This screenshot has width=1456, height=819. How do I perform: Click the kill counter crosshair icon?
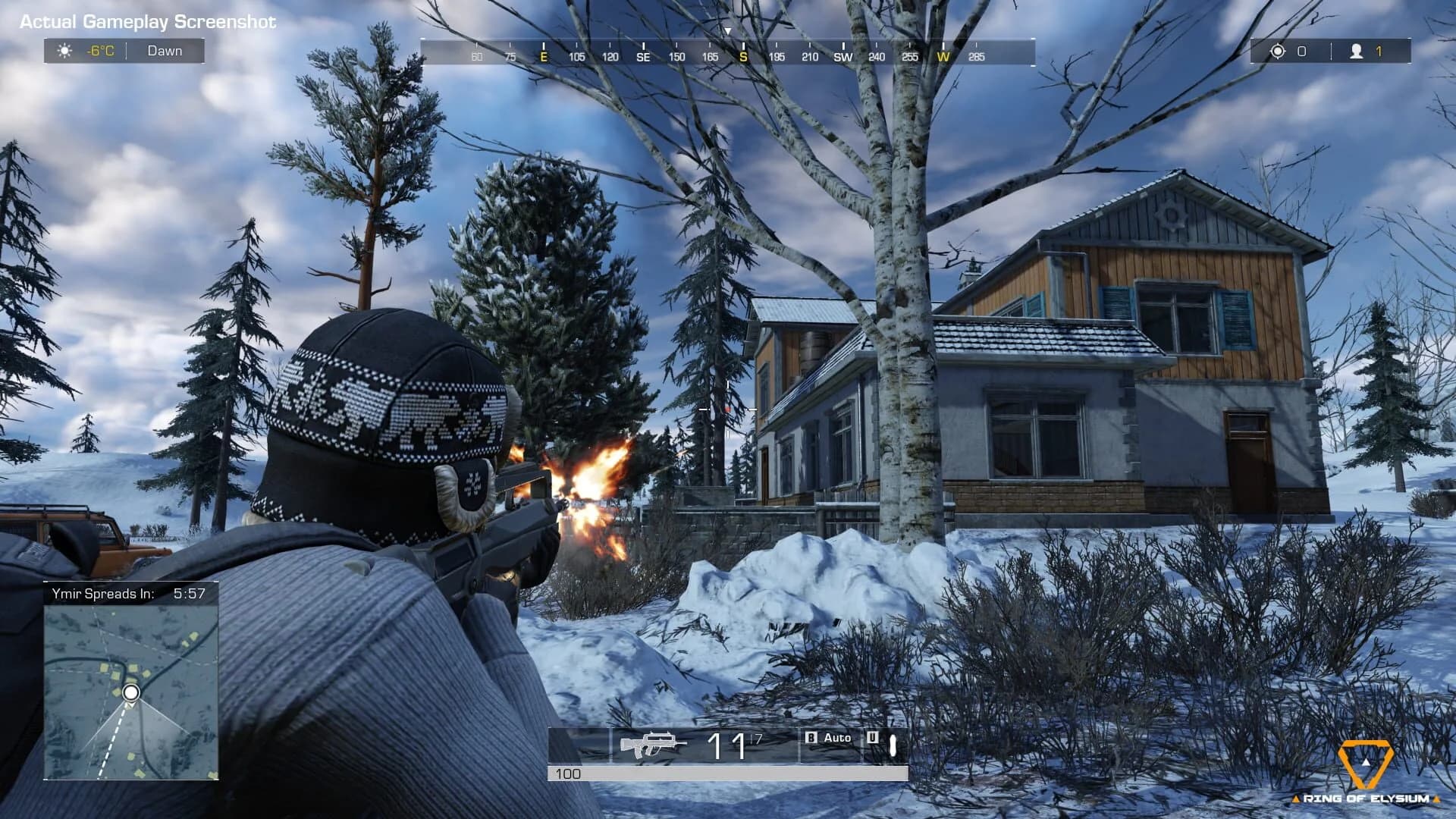[1279, 51]
